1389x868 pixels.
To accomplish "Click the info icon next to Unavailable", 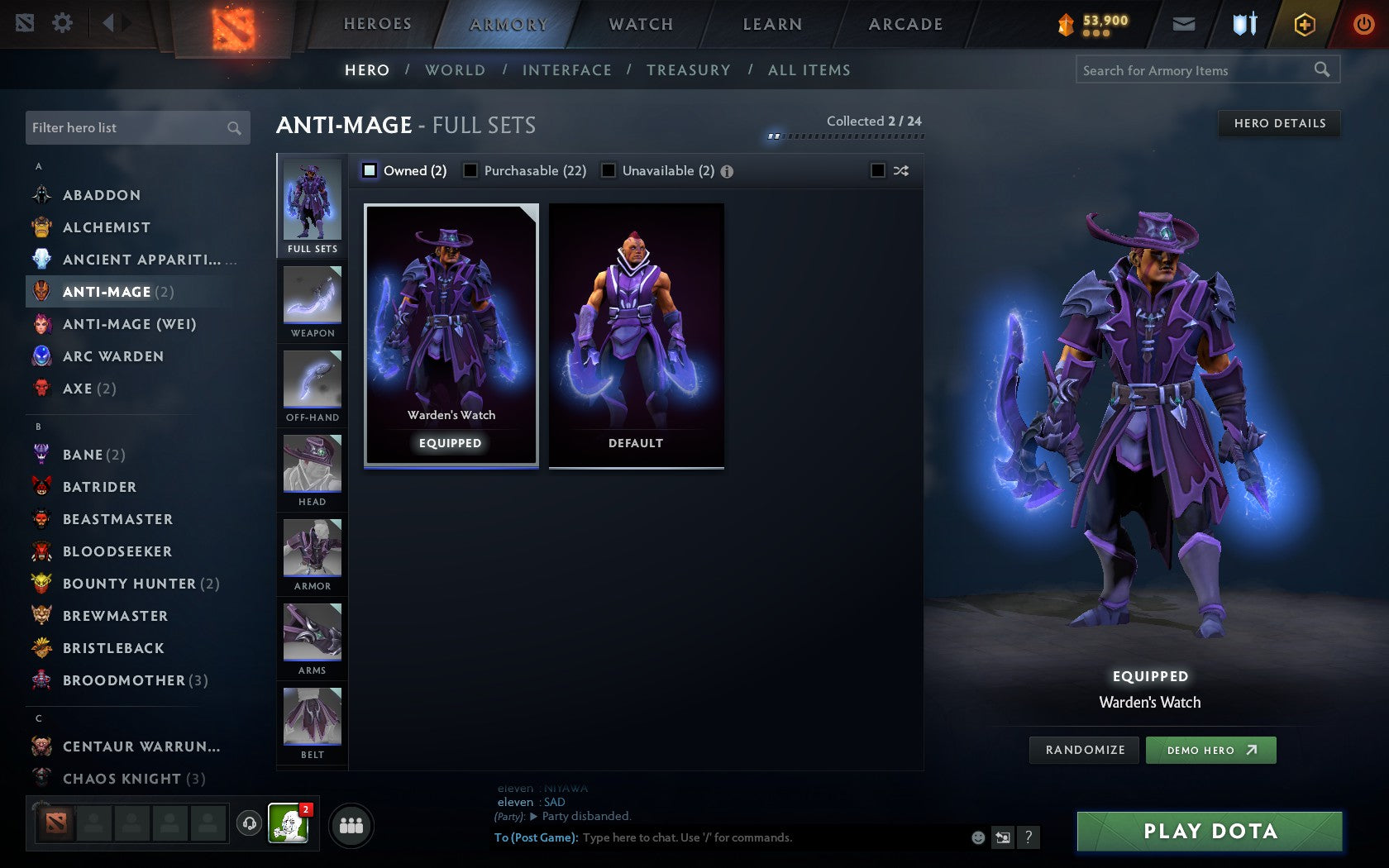I will (726, 170).
